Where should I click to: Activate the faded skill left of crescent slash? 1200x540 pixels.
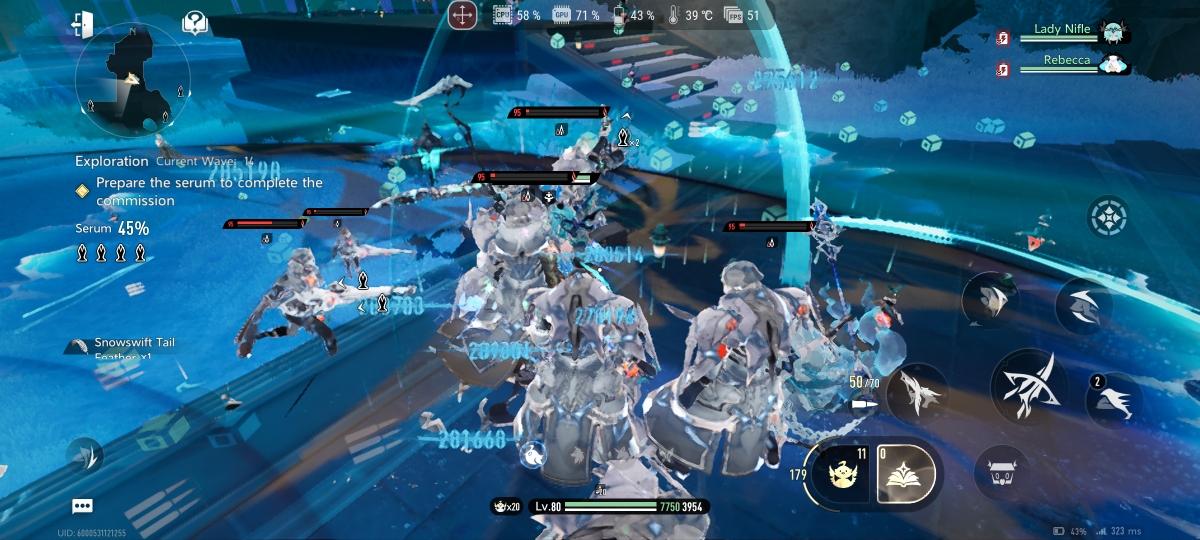click(990, 300)
